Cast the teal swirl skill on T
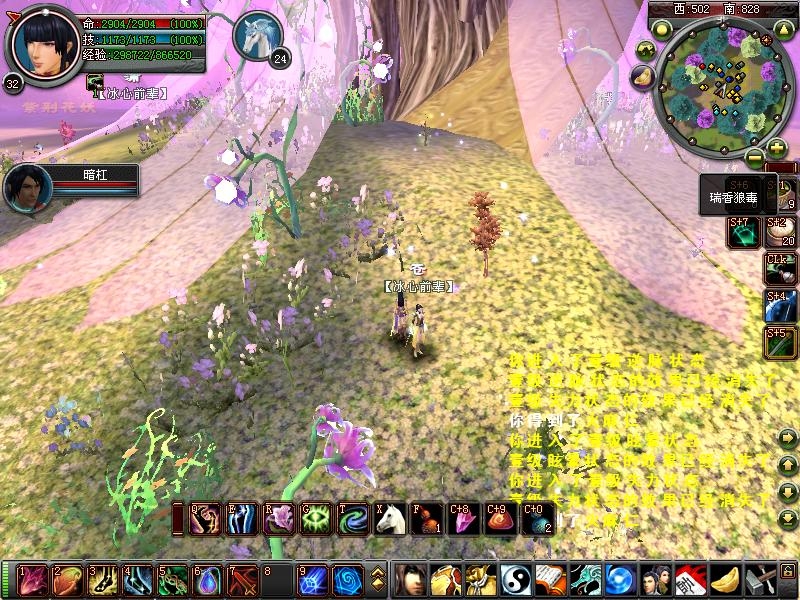 353,518
